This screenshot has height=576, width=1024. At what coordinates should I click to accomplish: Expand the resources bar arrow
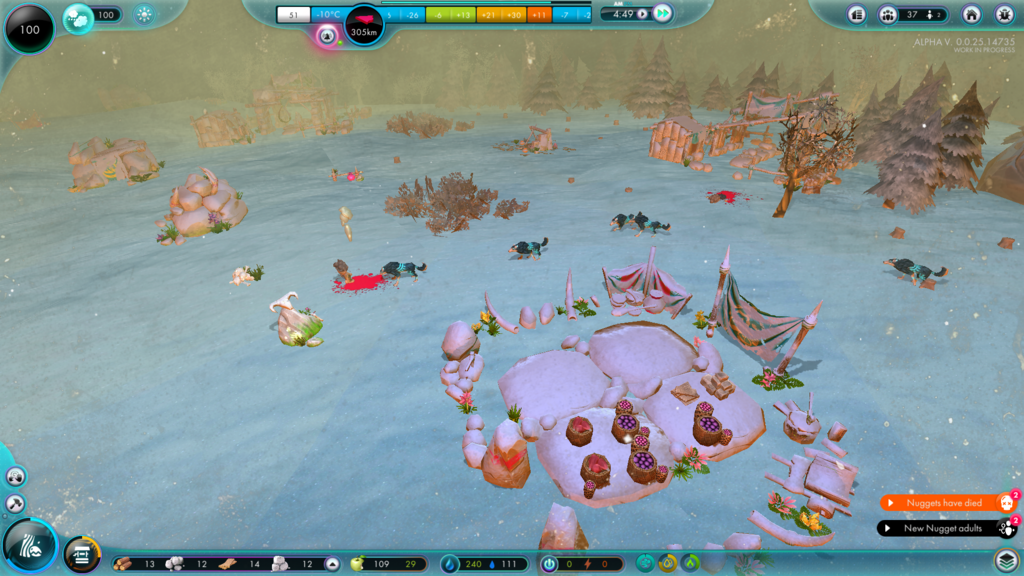[332, 564]
